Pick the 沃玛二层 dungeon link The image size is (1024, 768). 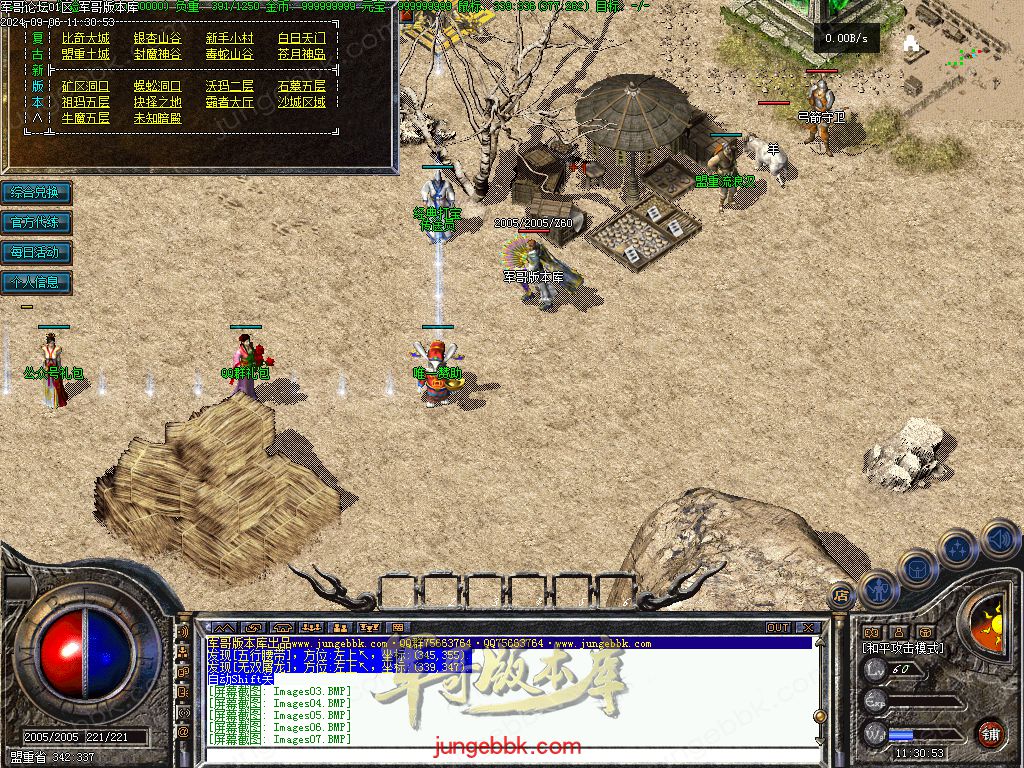click(229, 86)
